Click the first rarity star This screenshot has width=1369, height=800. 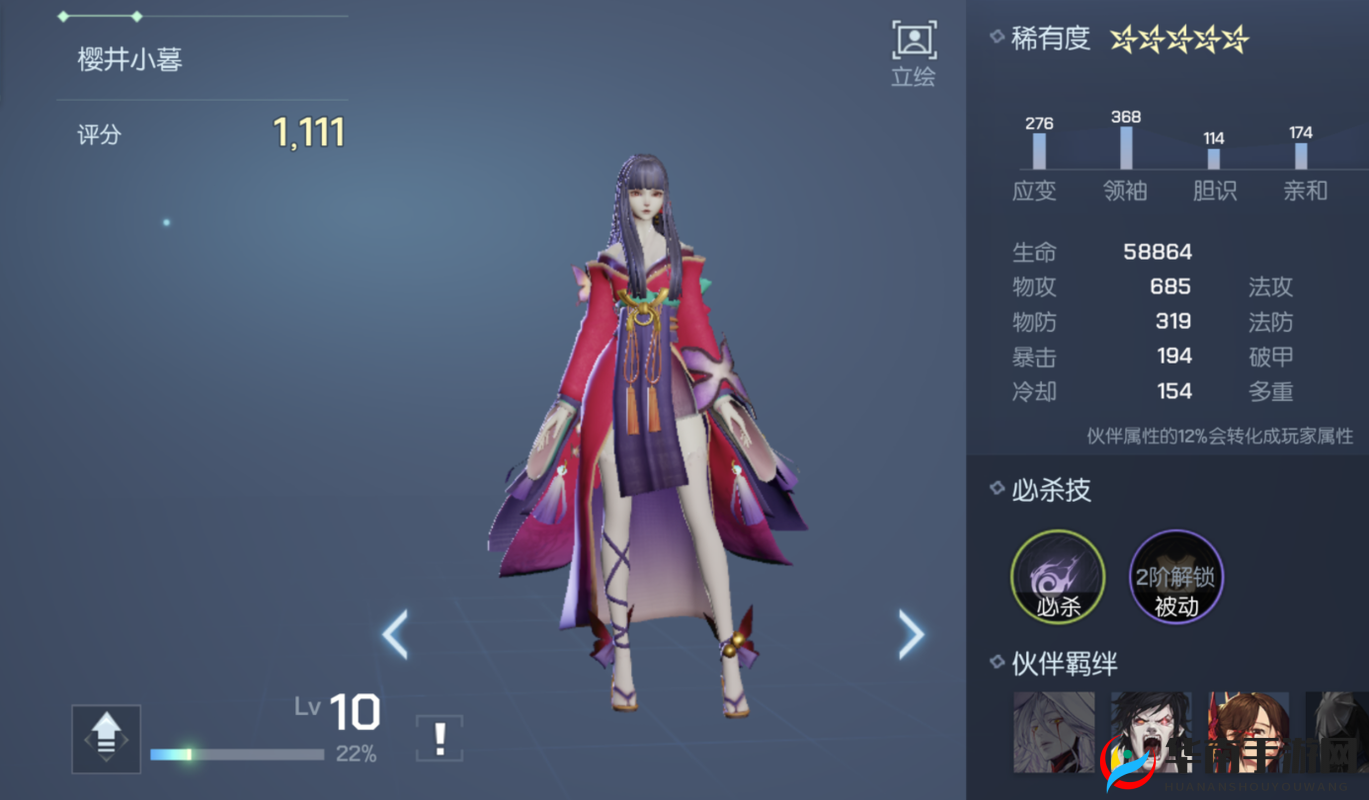1122,38
